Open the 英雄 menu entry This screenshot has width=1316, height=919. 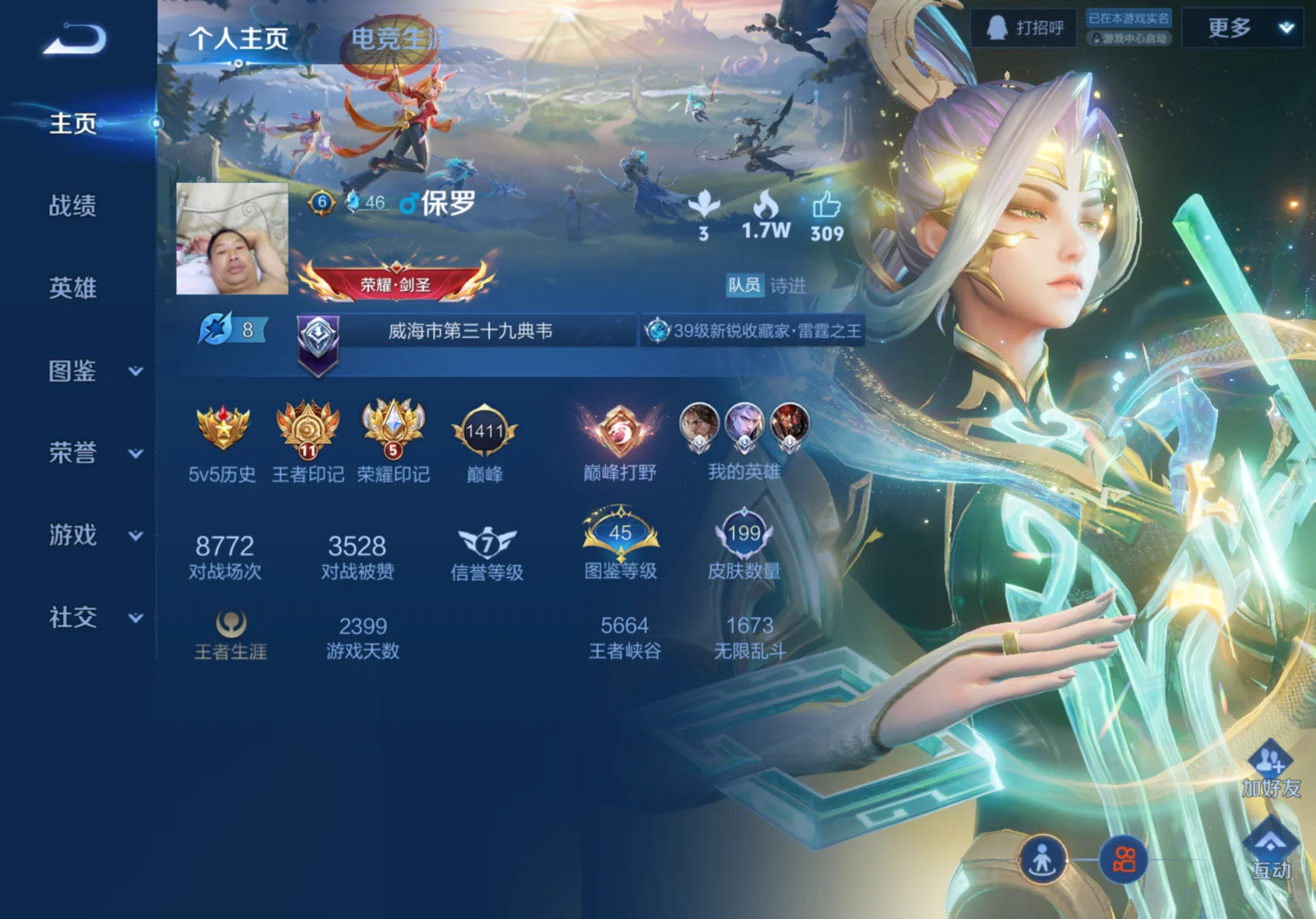73,288
